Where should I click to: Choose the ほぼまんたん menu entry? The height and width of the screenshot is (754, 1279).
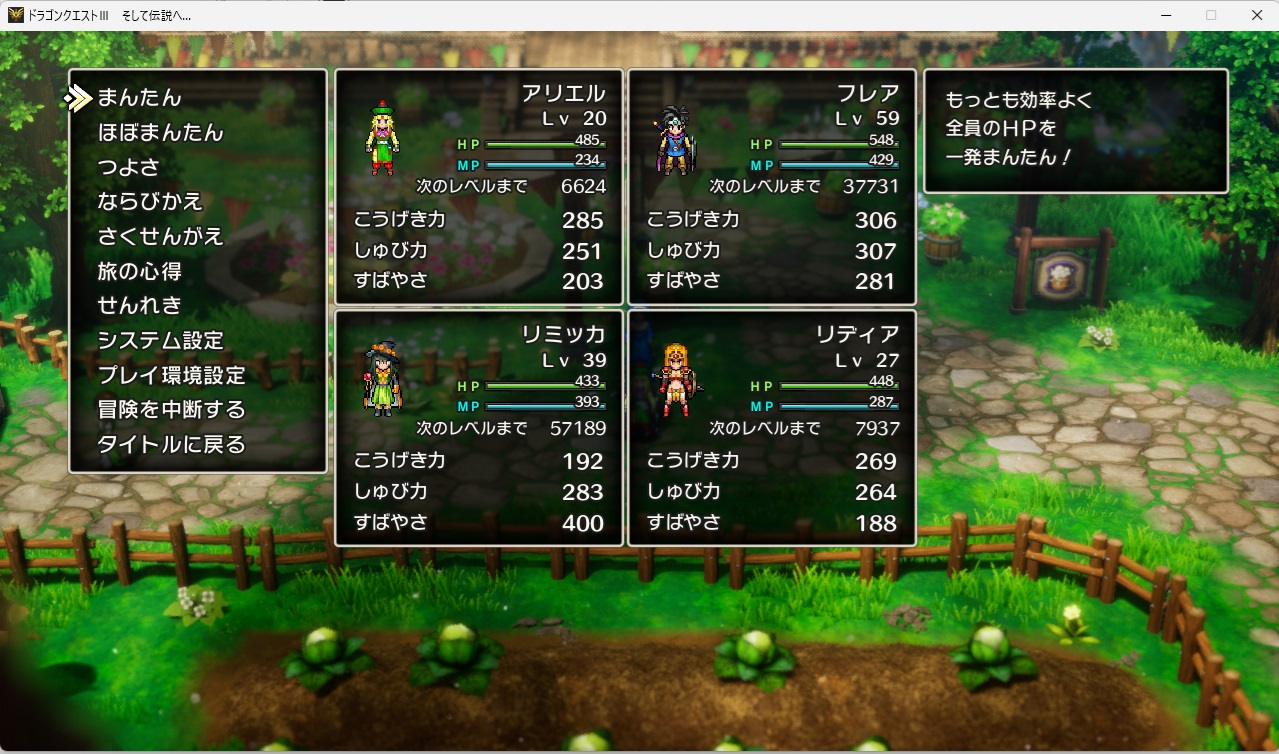[160, 133]
